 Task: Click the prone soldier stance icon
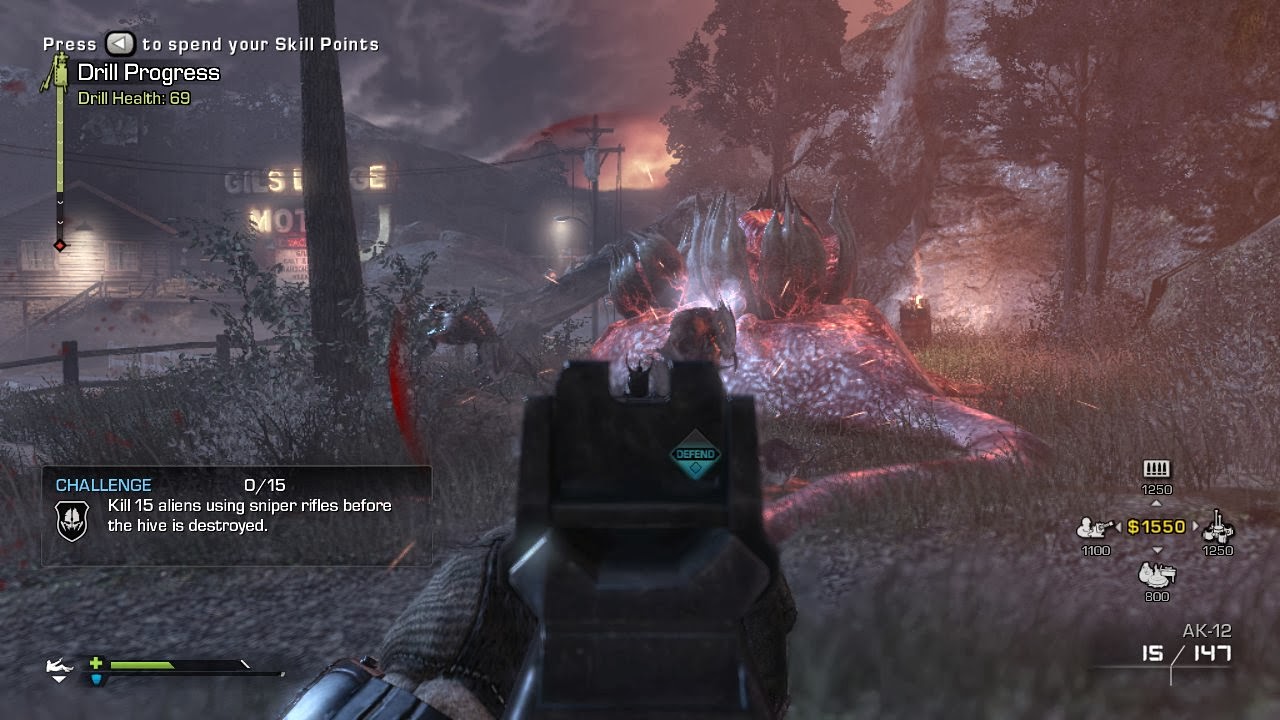[58, 665]
